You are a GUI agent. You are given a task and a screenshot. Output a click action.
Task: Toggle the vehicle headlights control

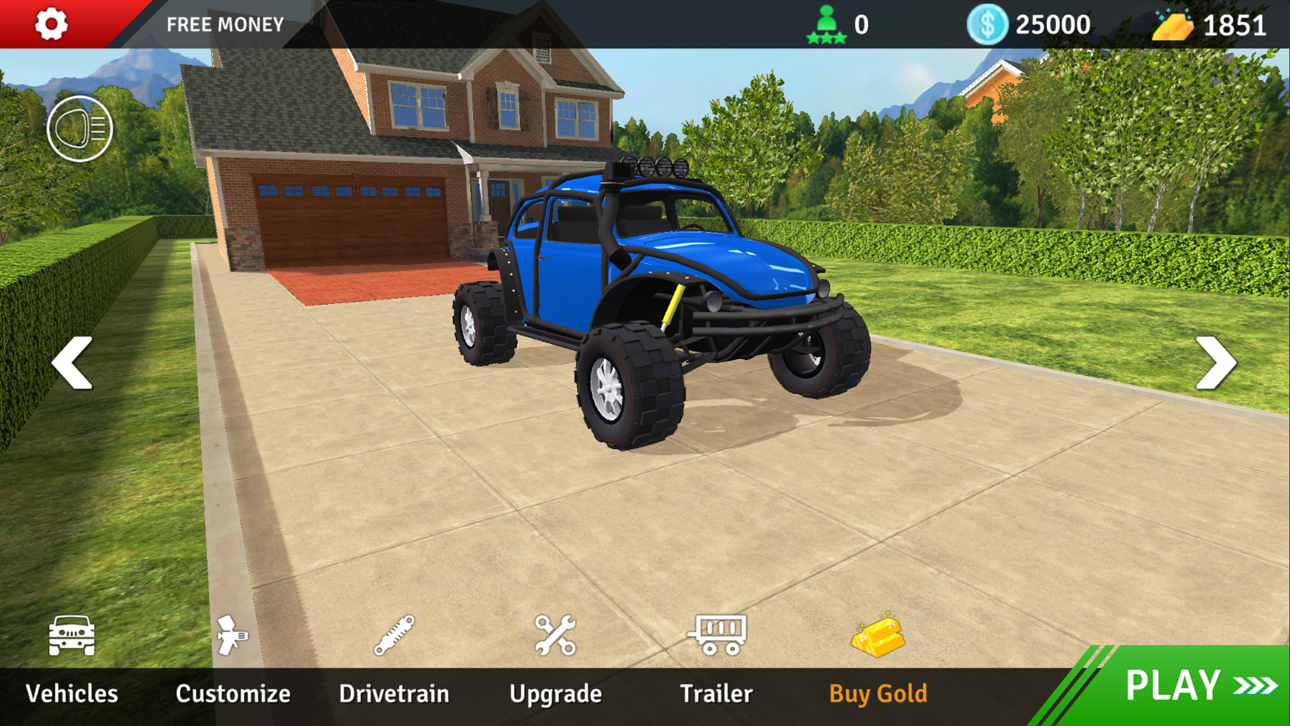[82, 128]
